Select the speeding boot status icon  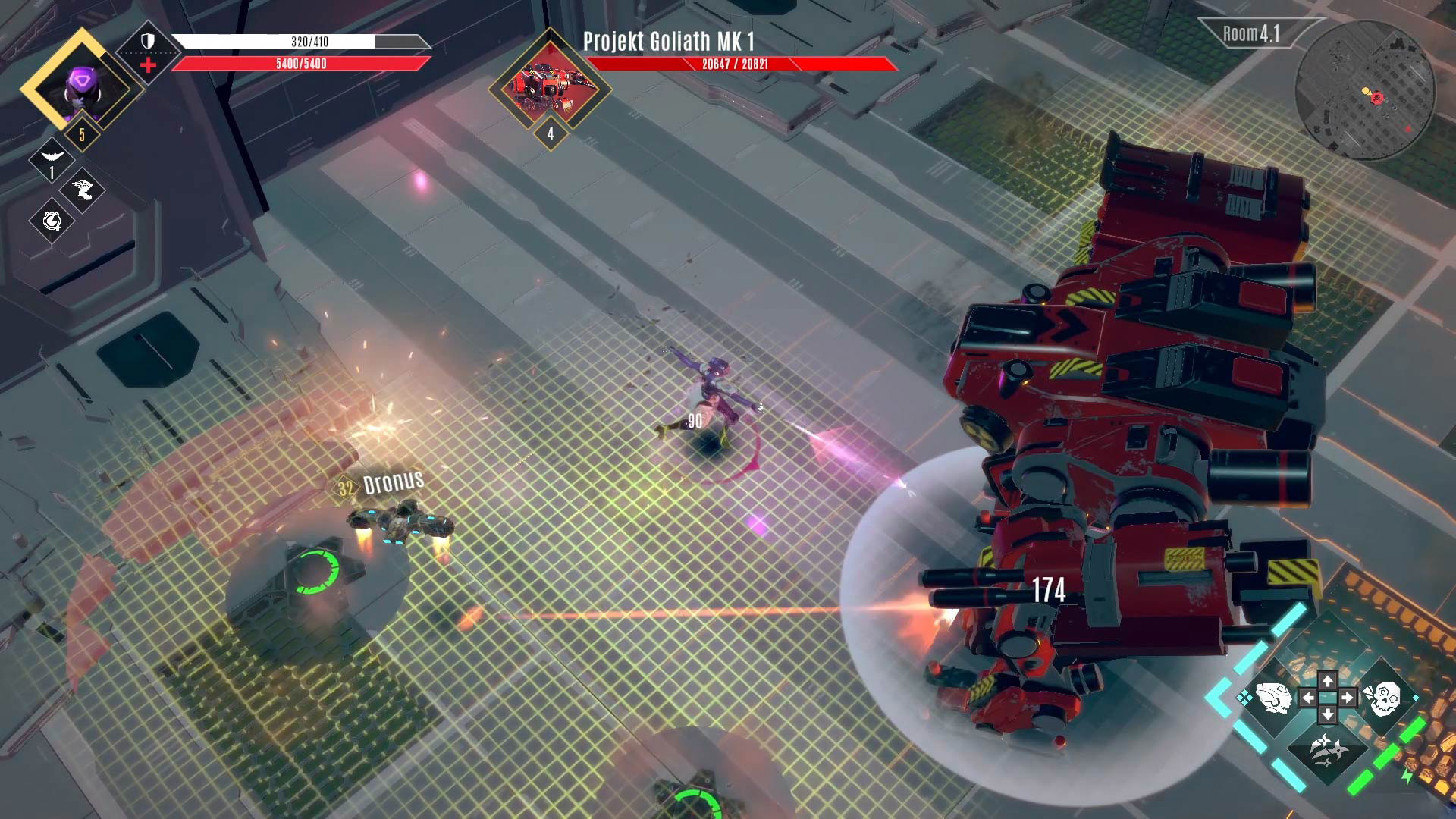(x=83, y=190)
